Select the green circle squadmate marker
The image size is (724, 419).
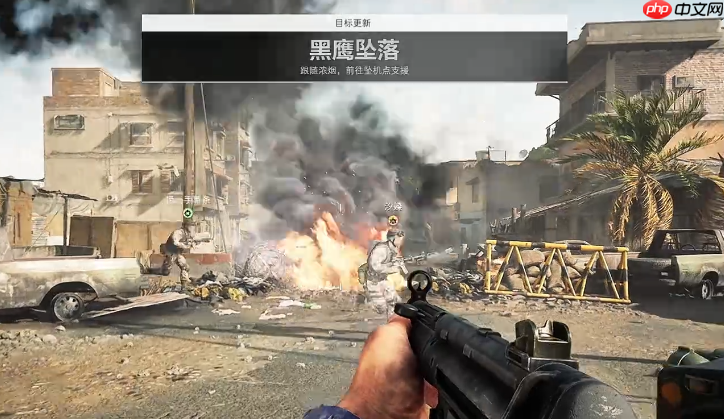click(187, 212)
